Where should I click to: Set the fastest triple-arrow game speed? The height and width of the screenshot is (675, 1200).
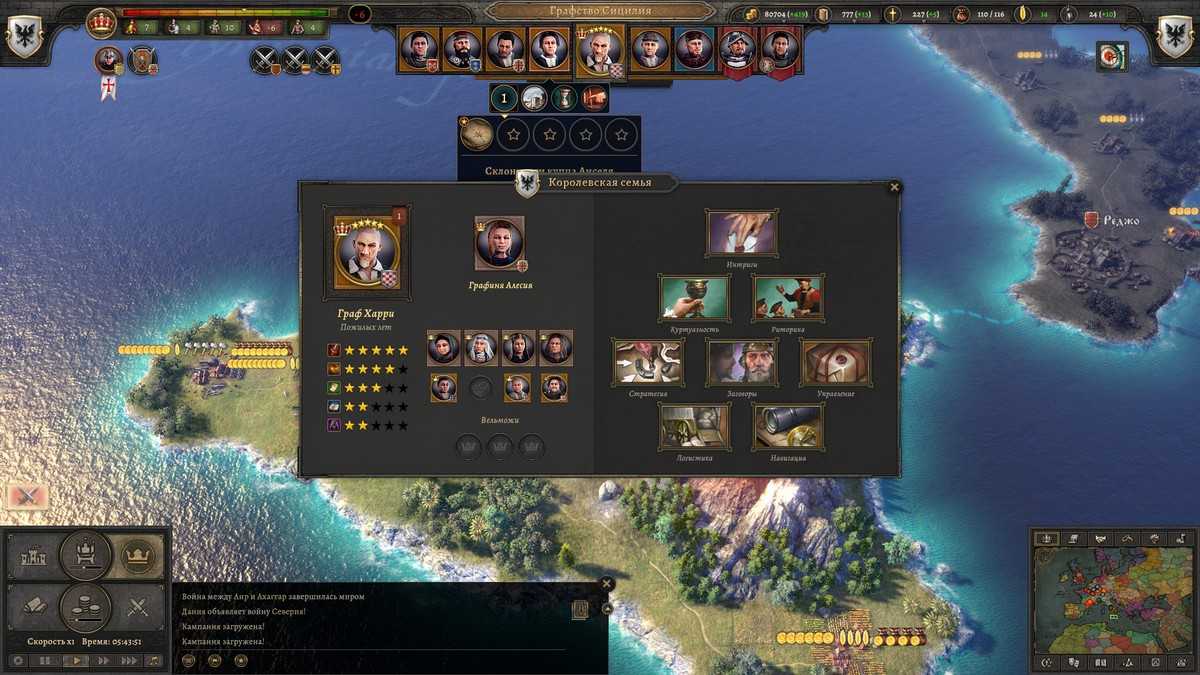click(129, 661)
